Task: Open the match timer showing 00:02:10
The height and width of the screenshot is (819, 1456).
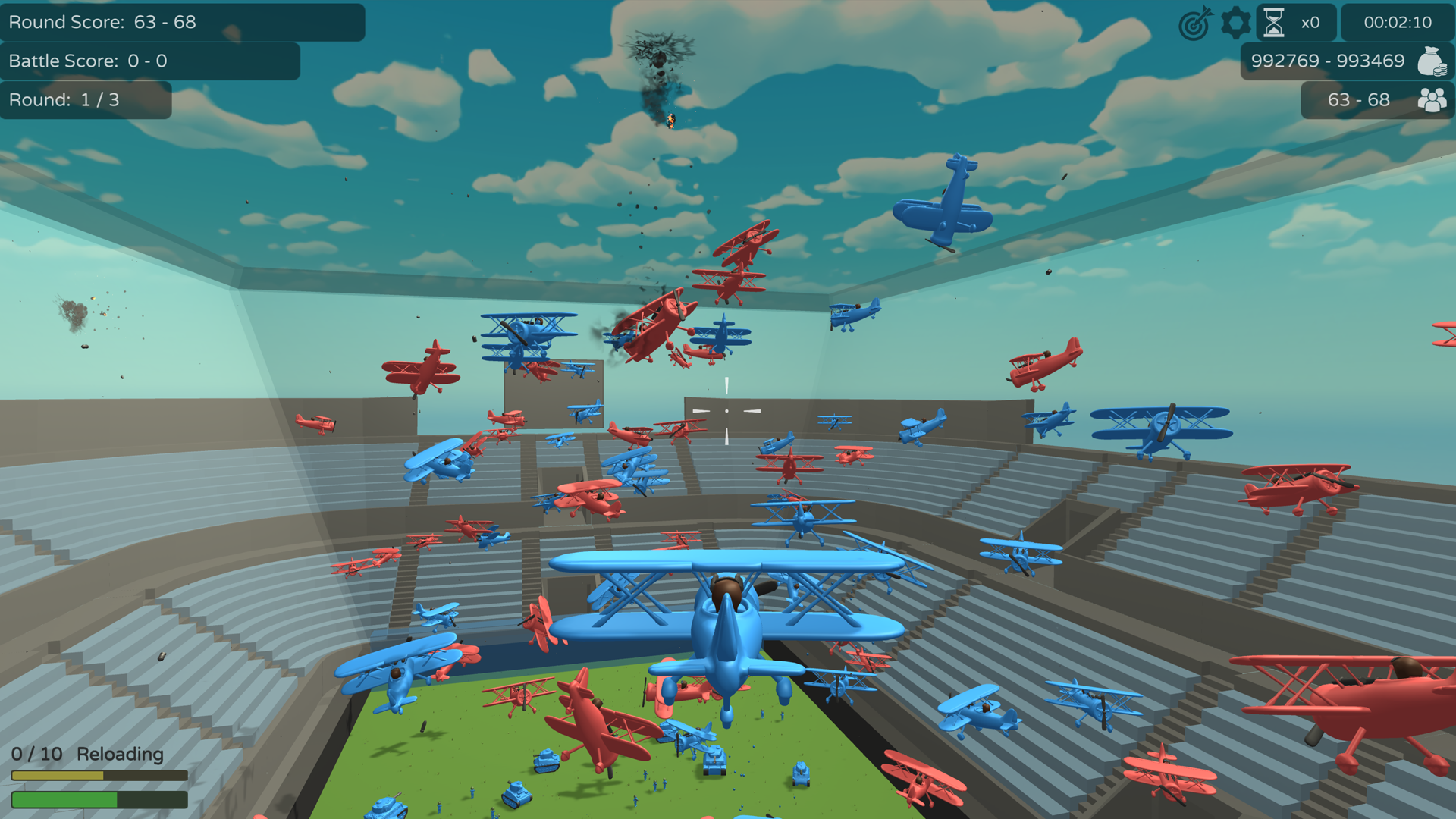Action: [x=1399, y=23]
